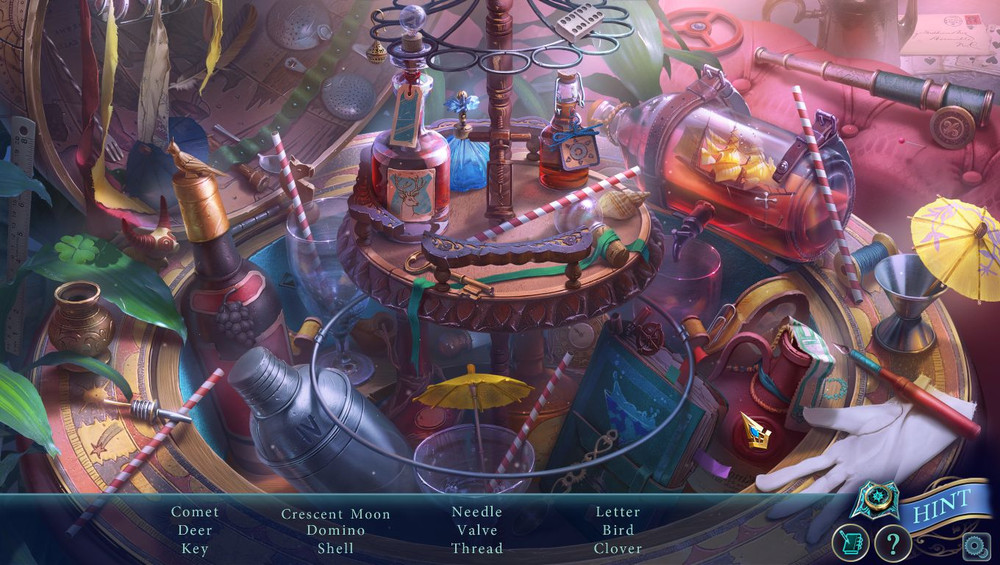The height and width of the screenshot is (565, 1000).
Task: Open the question mark help
Action: point(893,543)
